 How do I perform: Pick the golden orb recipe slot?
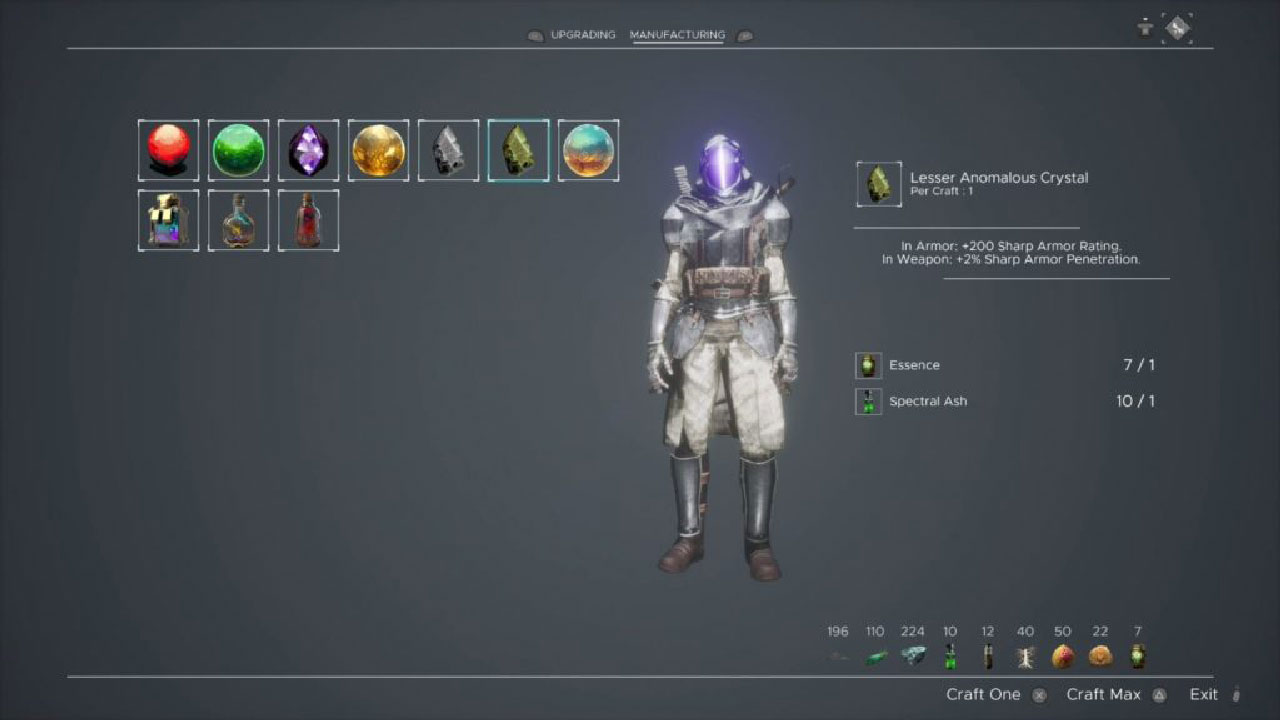378,150
